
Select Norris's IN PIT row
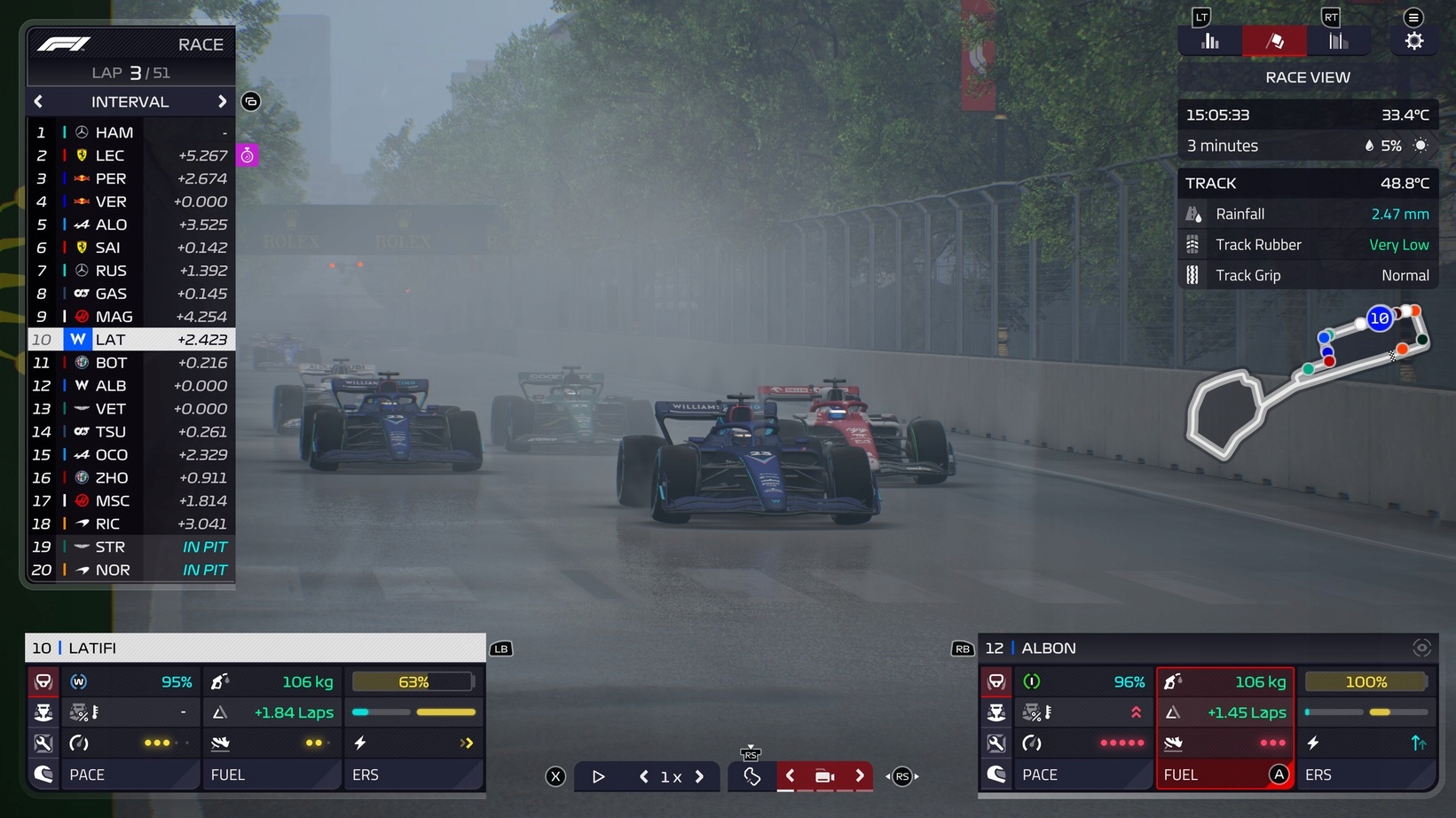[131, 570]
